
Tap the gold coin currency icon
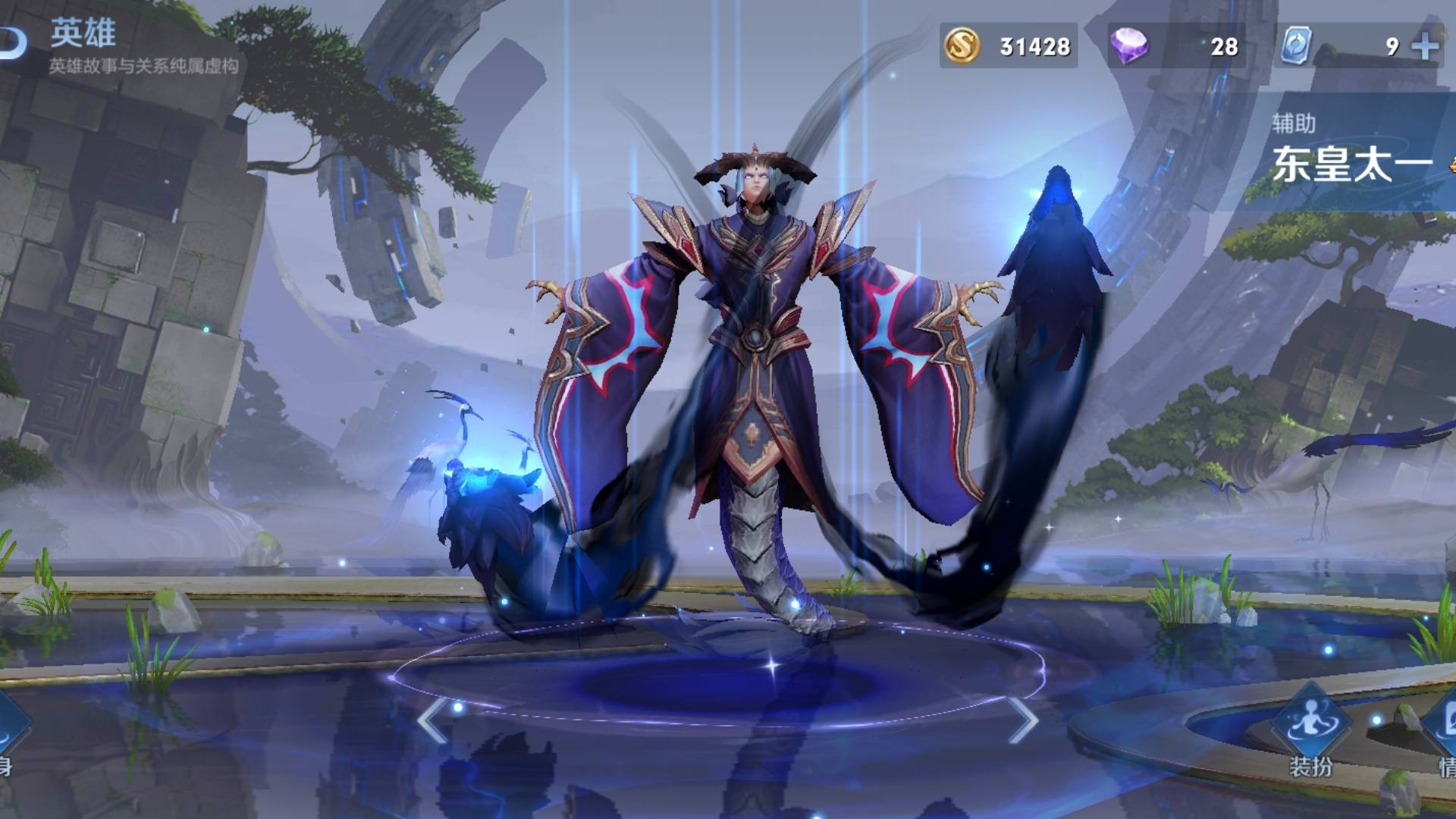962,46
